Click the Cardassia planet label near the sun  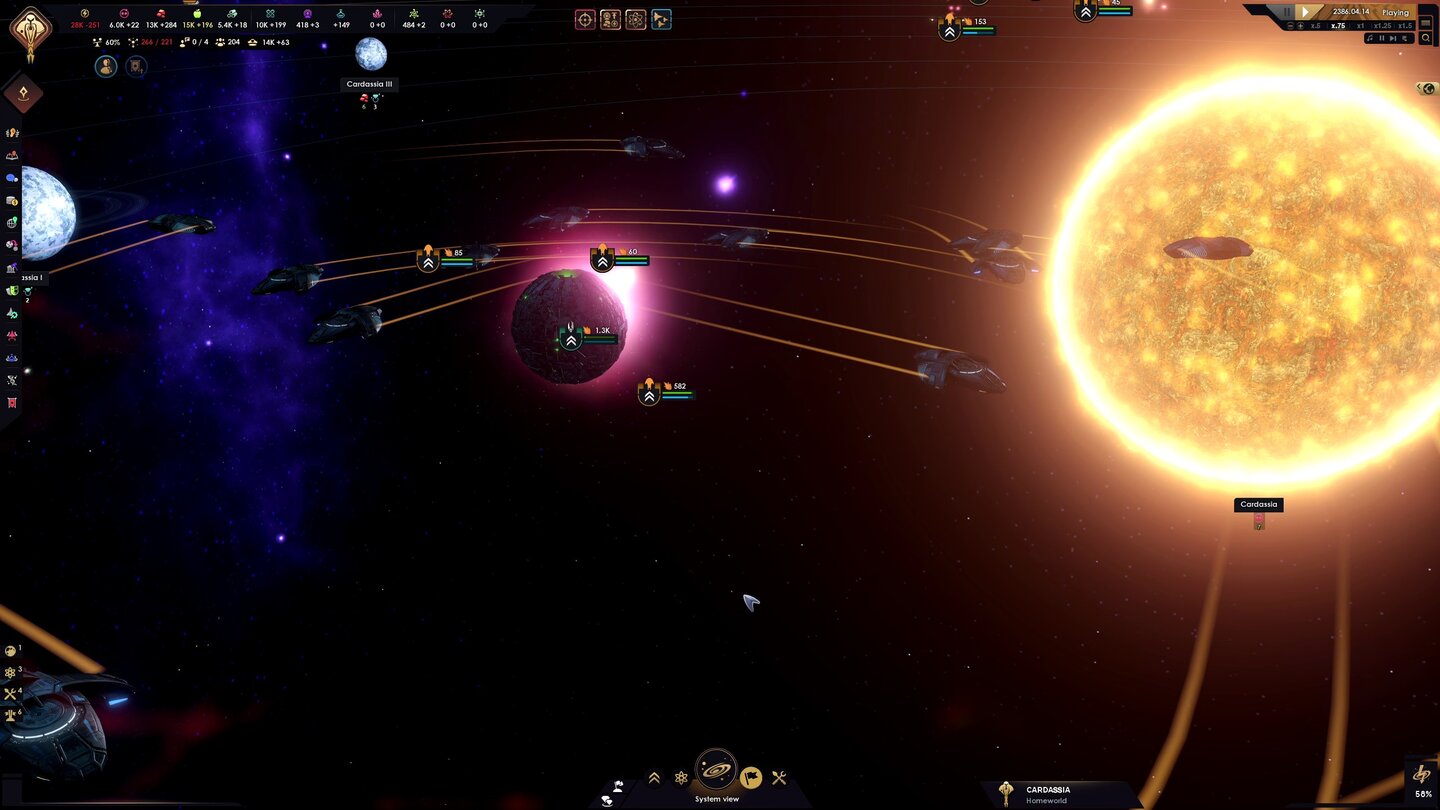coord(1257,504)
